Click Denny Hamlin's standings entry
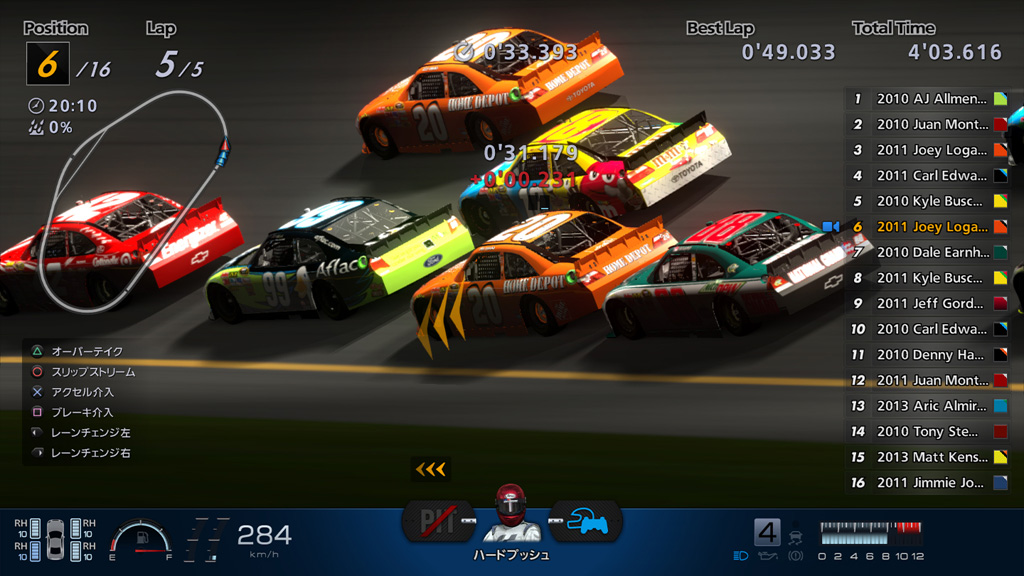1024x576 pixels. pyautogui.click(x=930, y=354)
